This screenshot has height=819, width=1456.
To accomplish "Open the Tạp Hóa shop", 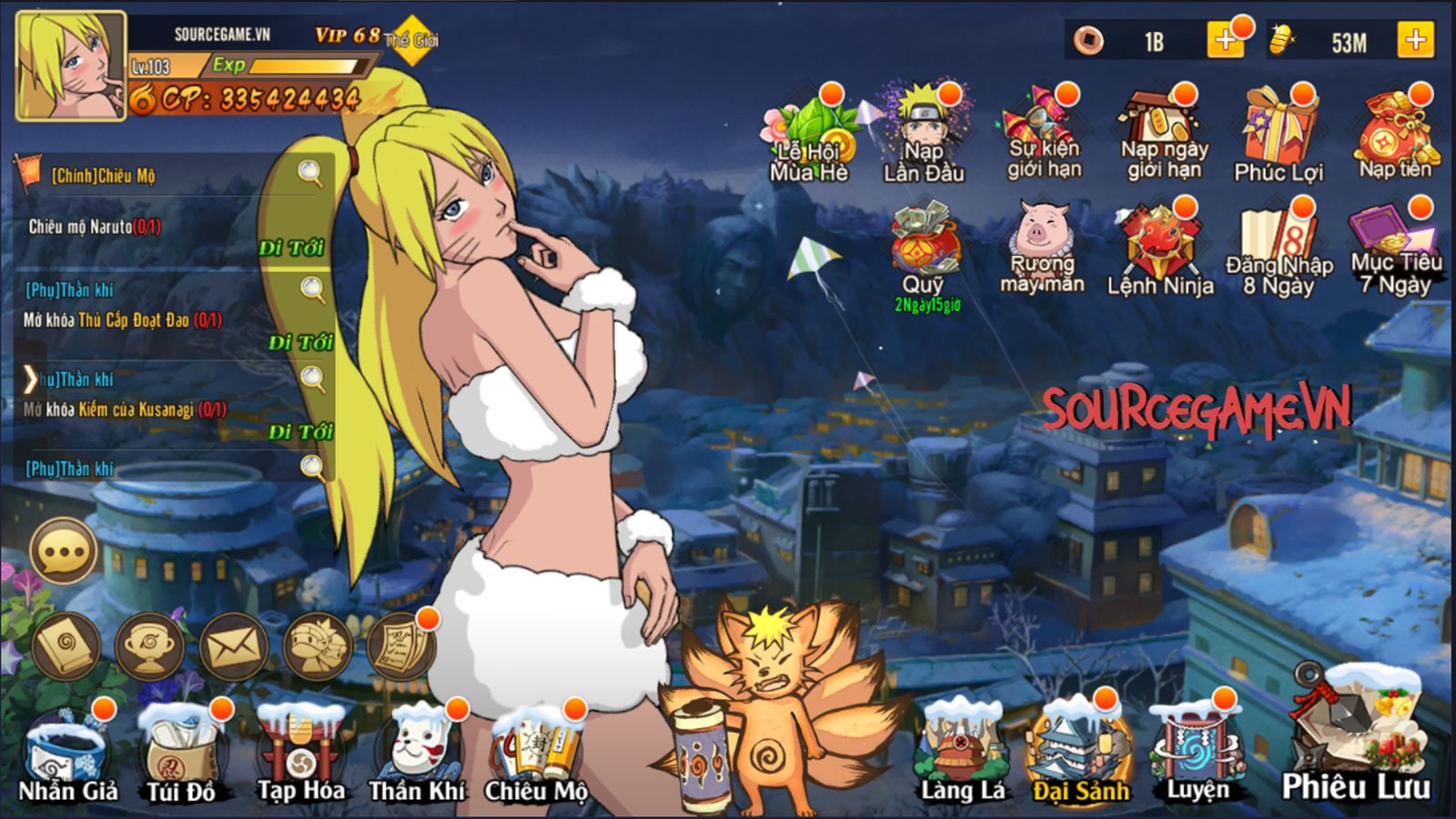I will [300, 757].
